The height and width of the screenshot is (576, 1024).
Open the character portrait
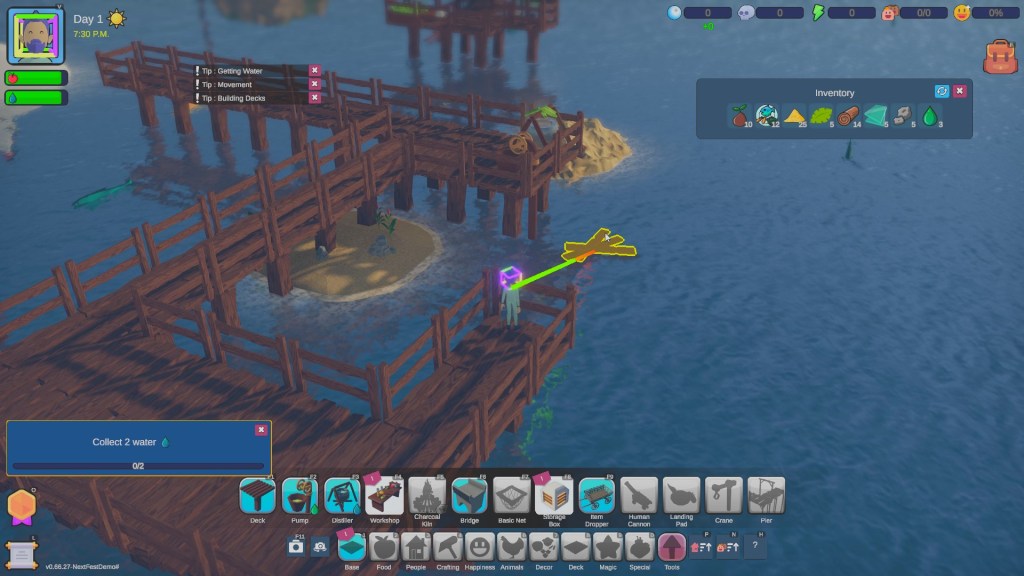36,36
